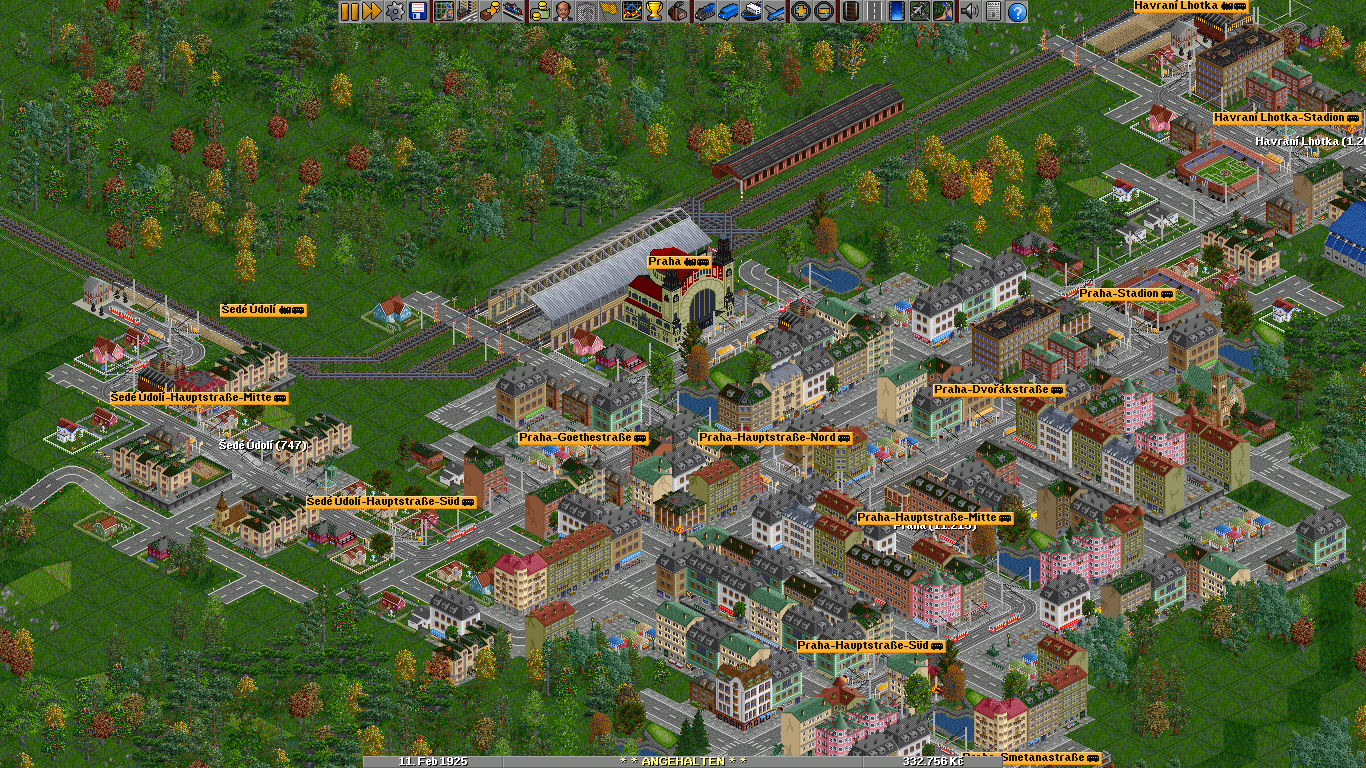Open the floppy disk save menu

418,11
